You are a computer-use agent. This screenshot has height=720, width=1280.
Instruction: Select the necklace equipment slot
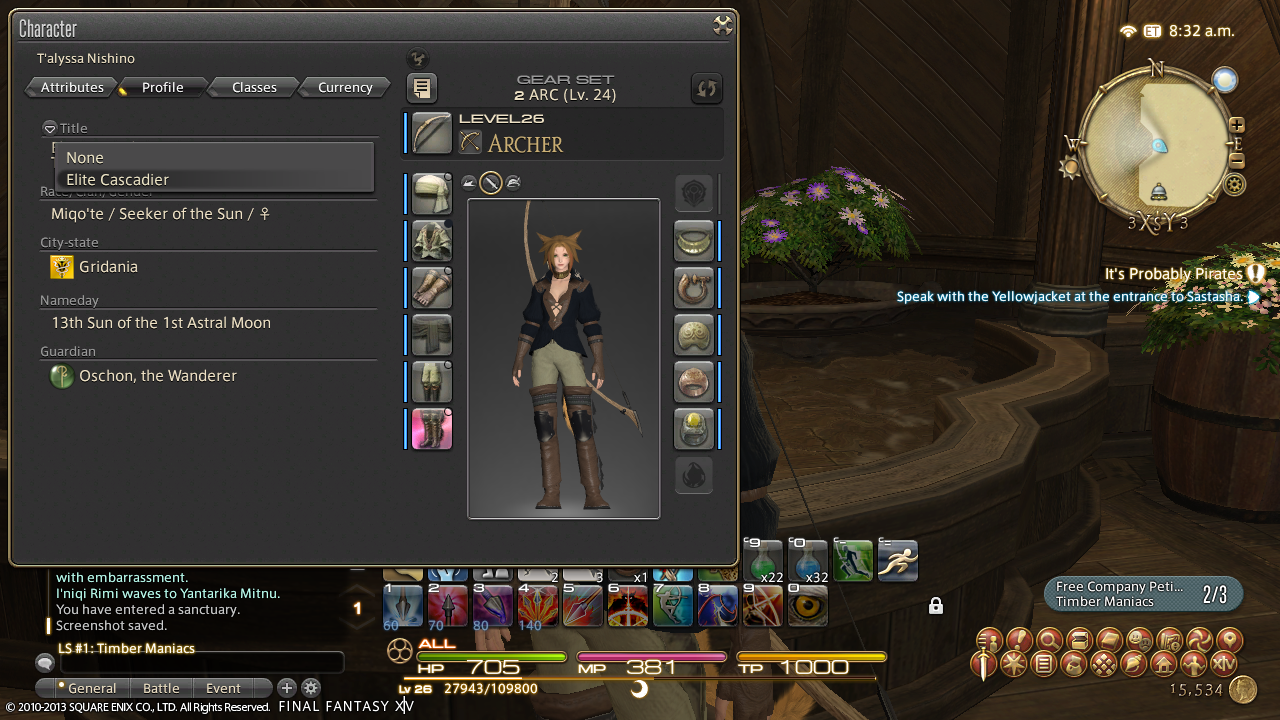[694, 241]
